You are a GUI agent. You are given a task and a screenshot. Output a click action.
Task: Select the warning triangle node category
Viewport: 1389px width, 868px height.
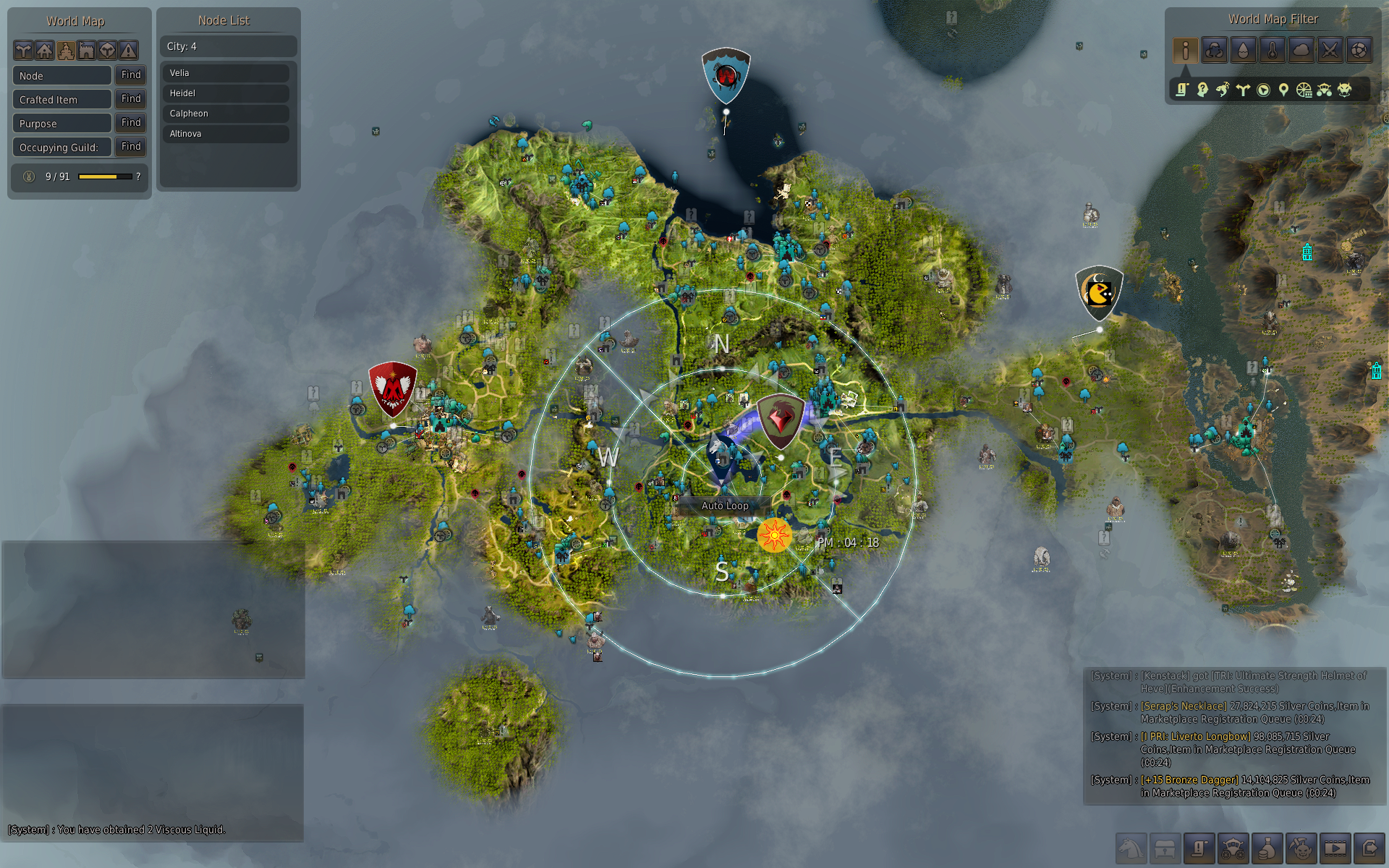point(128,50)
